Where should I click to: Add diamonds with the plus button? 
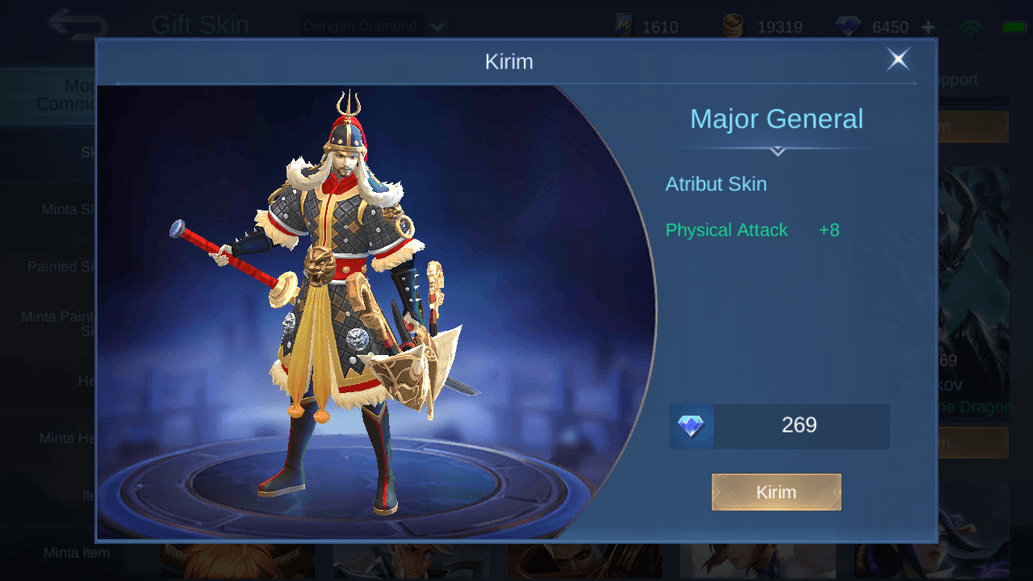click(x=928, y=27)
